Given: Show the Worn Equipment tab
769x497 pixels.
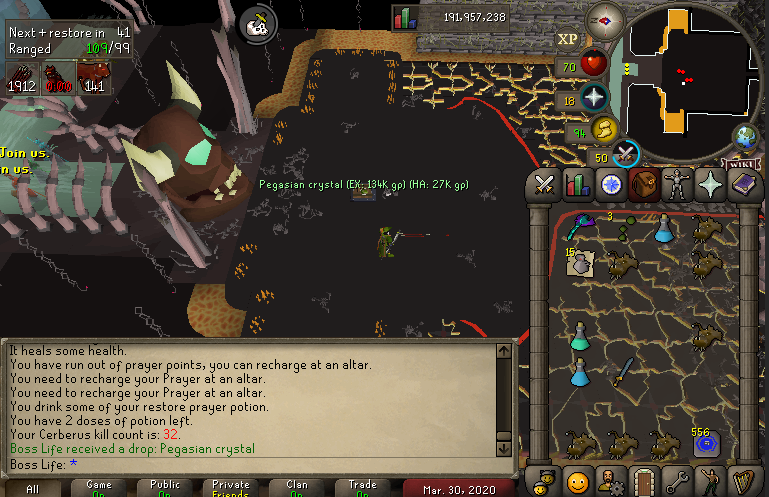Looking at the screenshot, I should pos(678,185).
